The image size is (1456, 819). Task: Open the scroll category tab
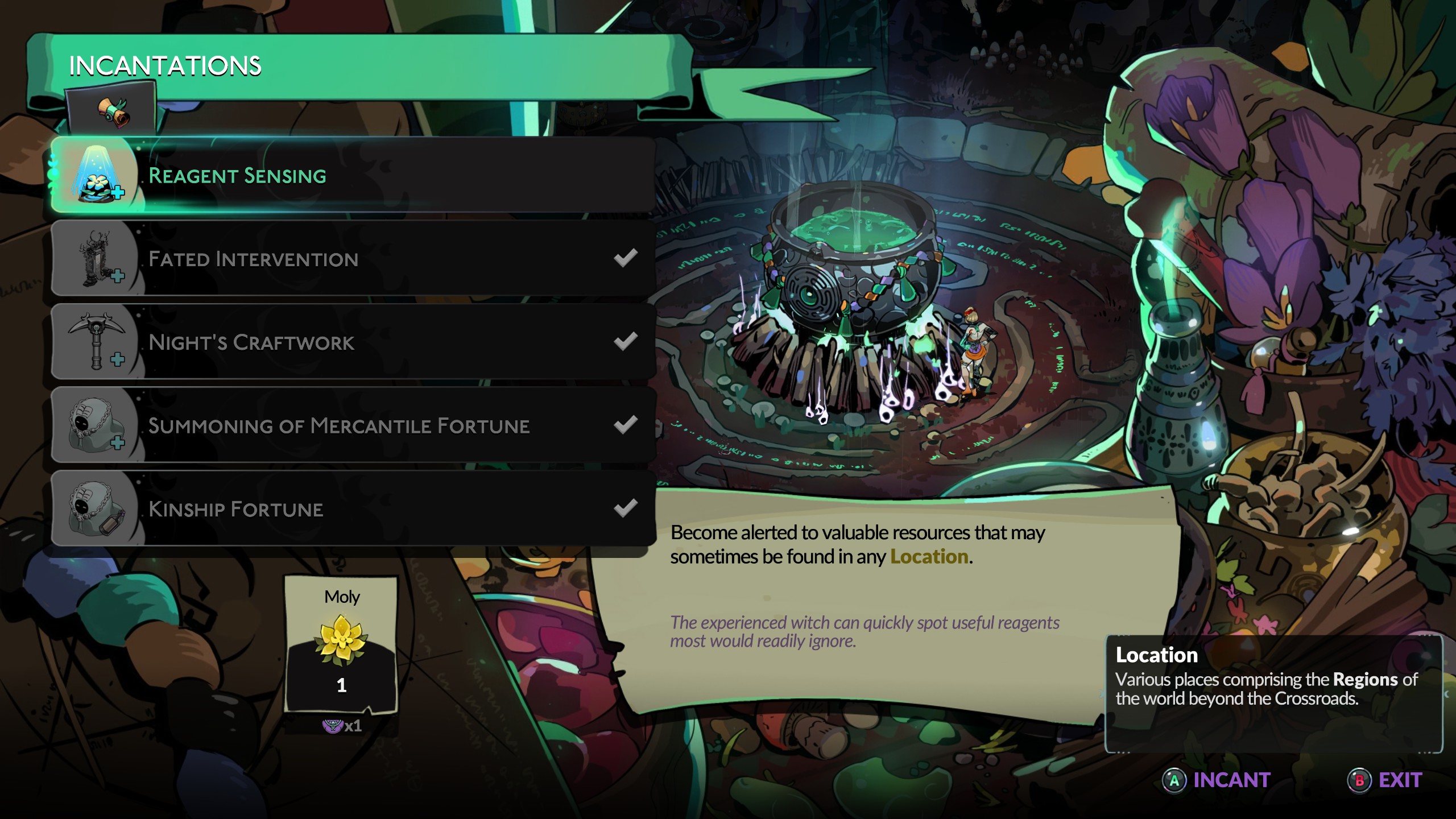(x=111, y=110)
